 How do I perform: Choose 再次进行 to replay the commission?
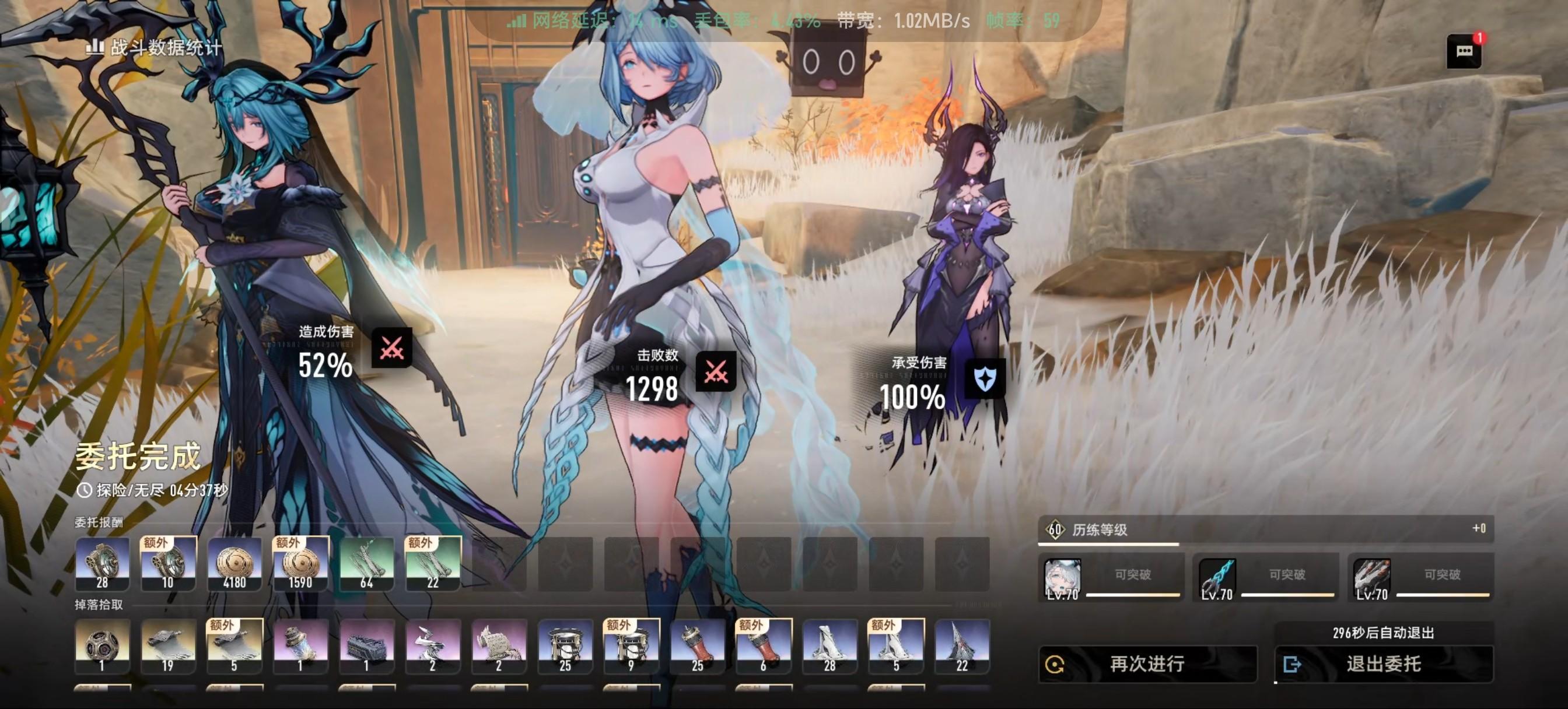pyautogui.click(x=1147, y=664)
